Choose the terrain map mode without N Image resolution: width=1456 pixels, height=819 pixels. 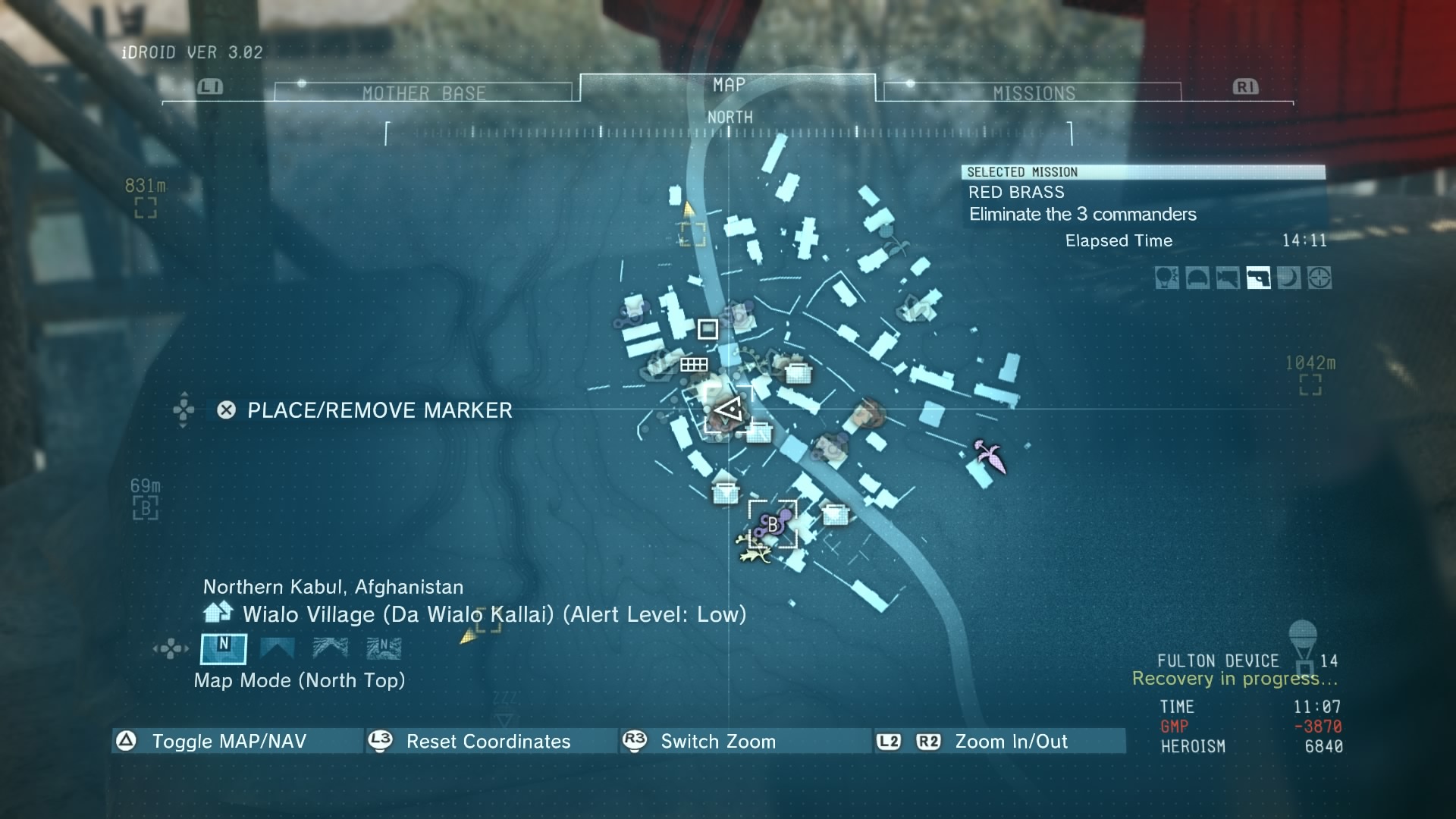point(331,648)
